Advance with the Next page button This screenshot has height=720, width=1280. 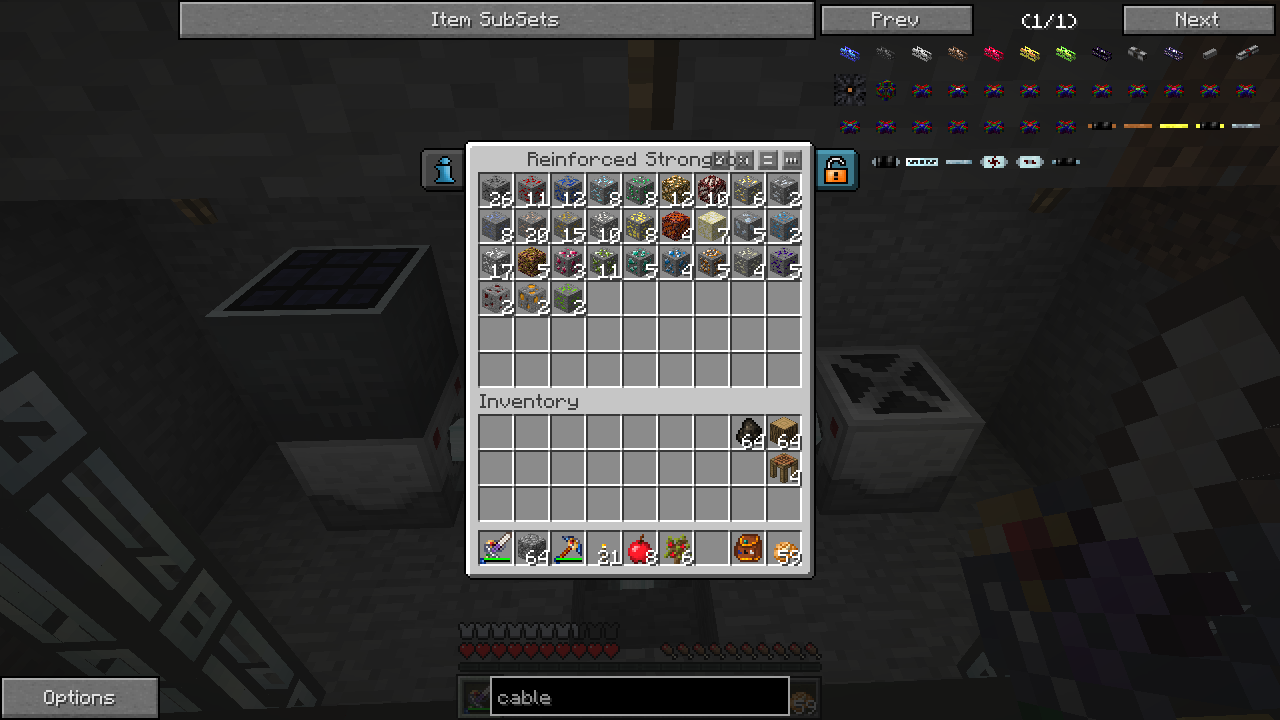(1197, 20)
